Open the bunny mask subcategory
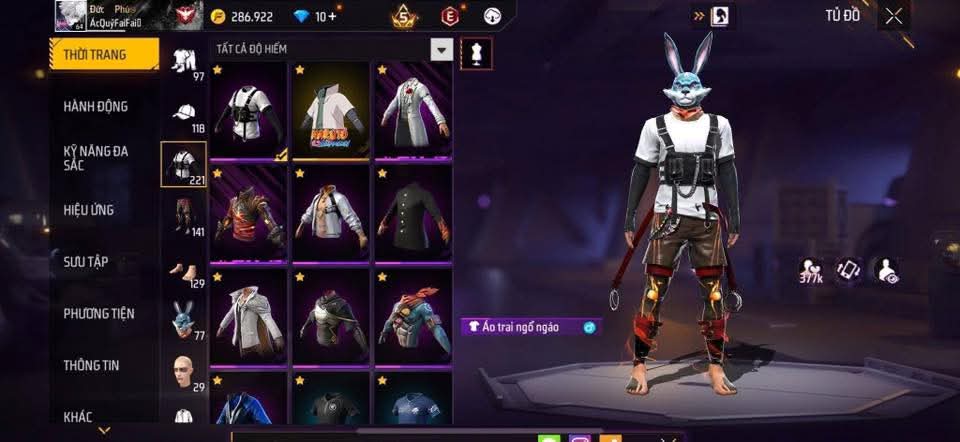This screenshot has width=960, height=442. coord(183,320)
